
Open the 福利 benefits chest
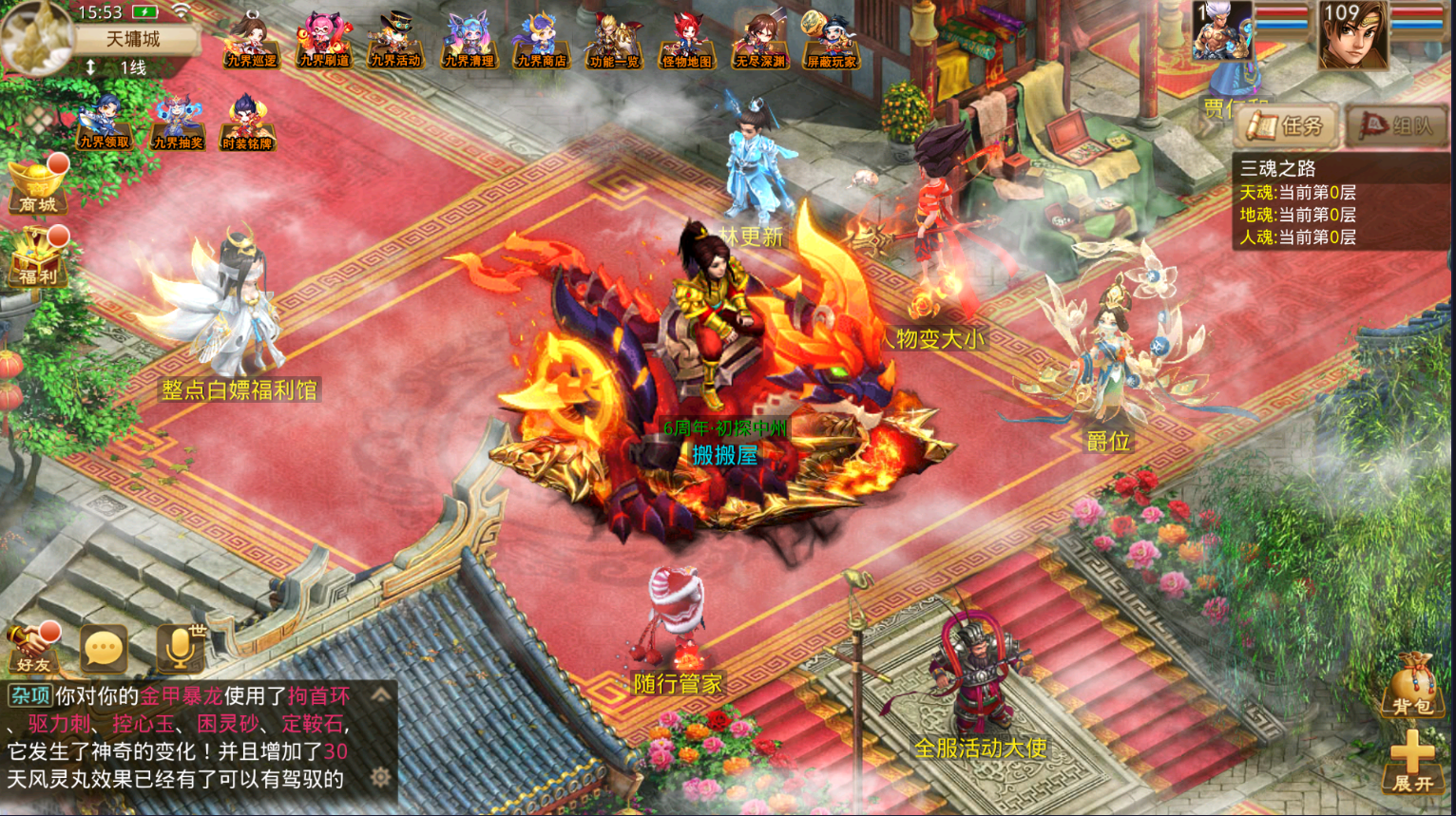38,258
